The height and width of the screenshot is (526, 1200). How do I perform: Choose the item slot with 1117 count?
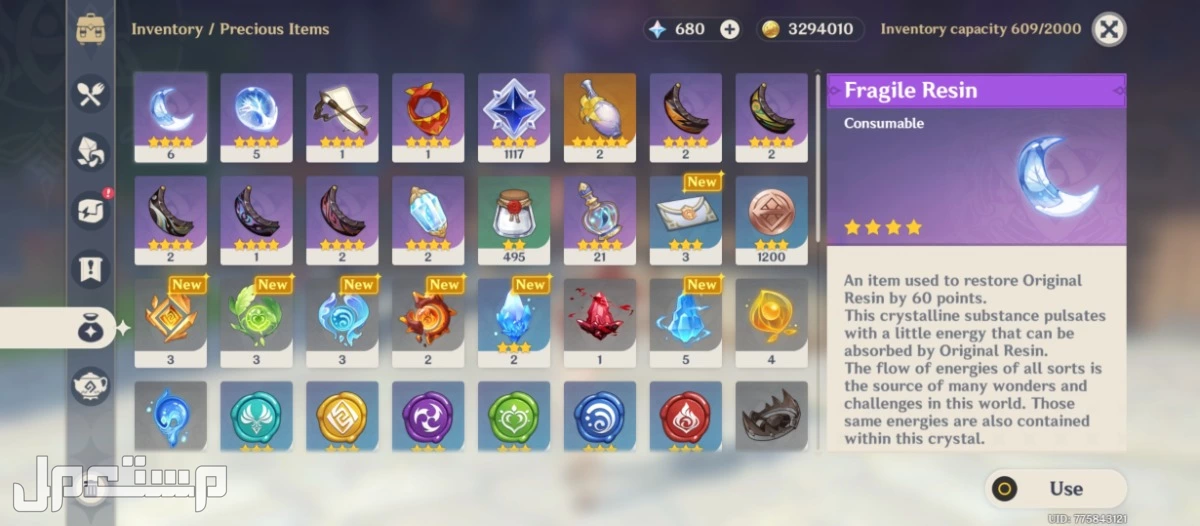pos(514,115)
